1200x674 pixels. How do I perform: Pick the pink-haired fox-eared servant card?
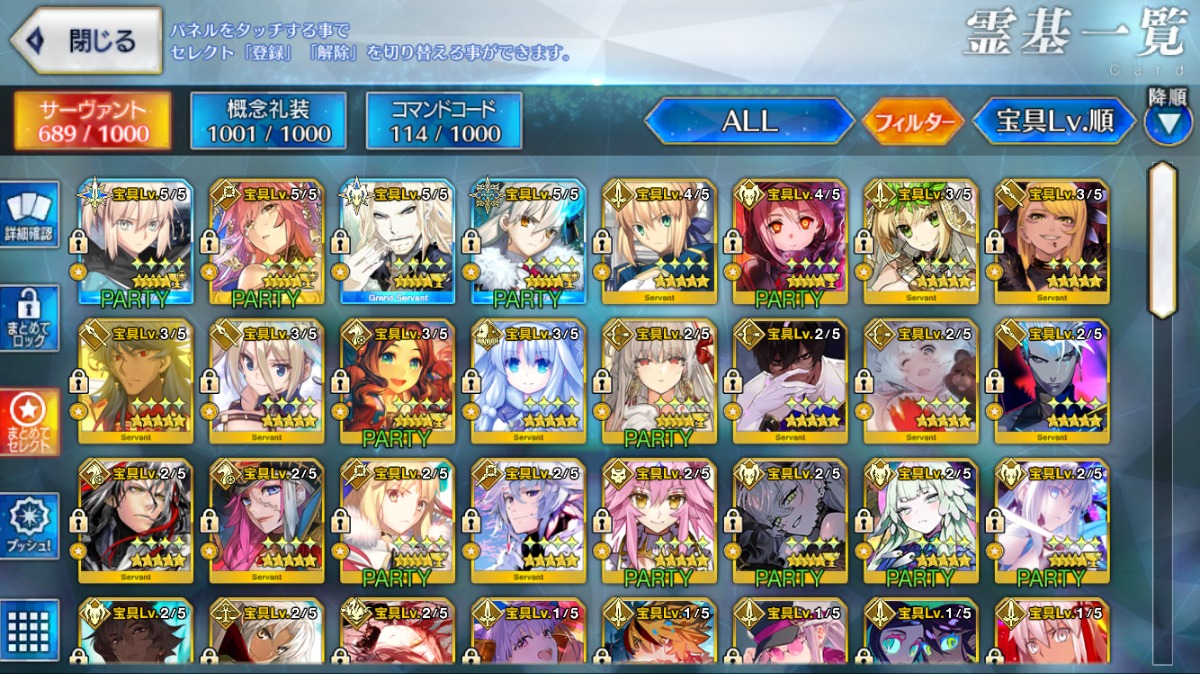pos(659,522)
